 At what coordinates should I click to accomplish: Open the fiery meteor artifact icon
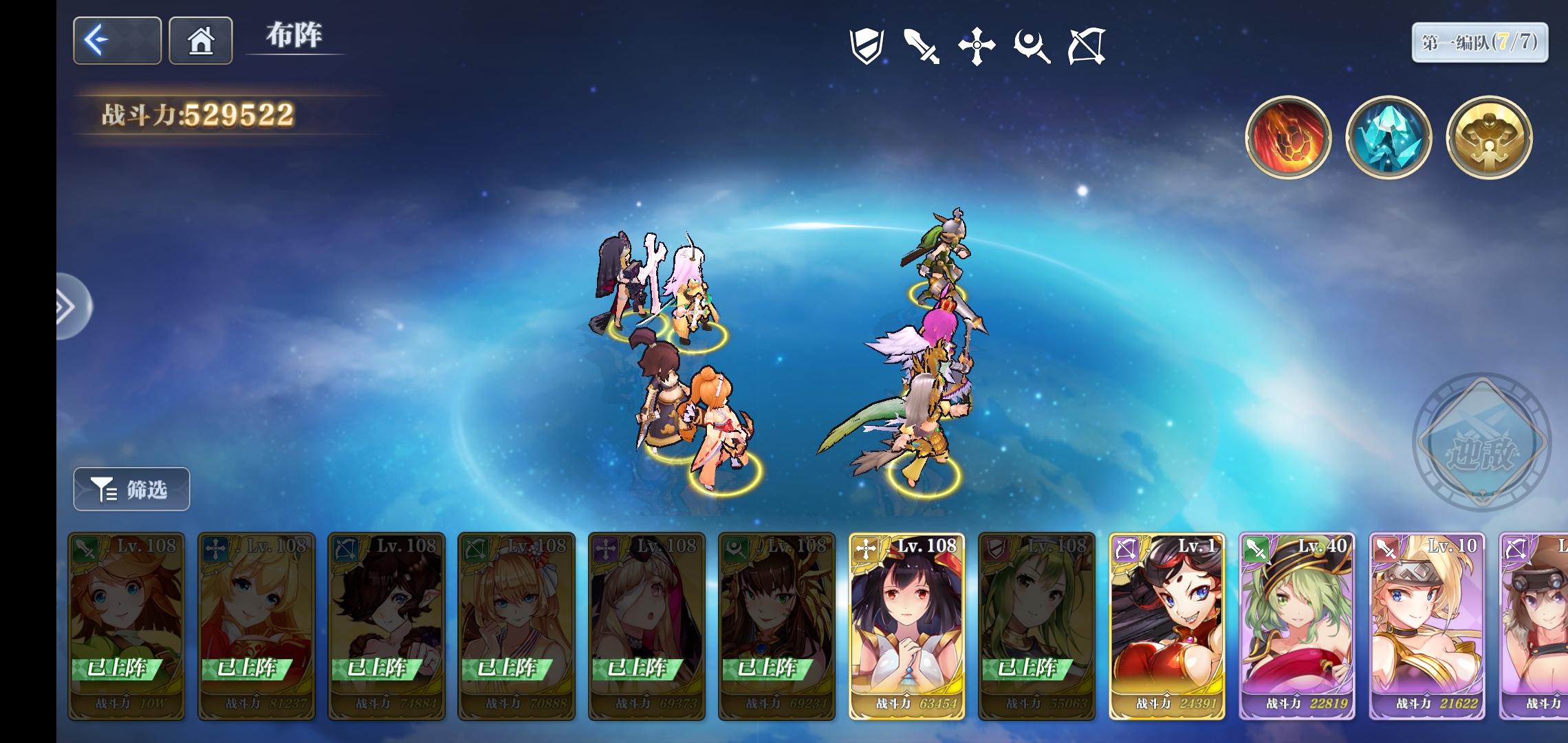(x=1289, y=138)
